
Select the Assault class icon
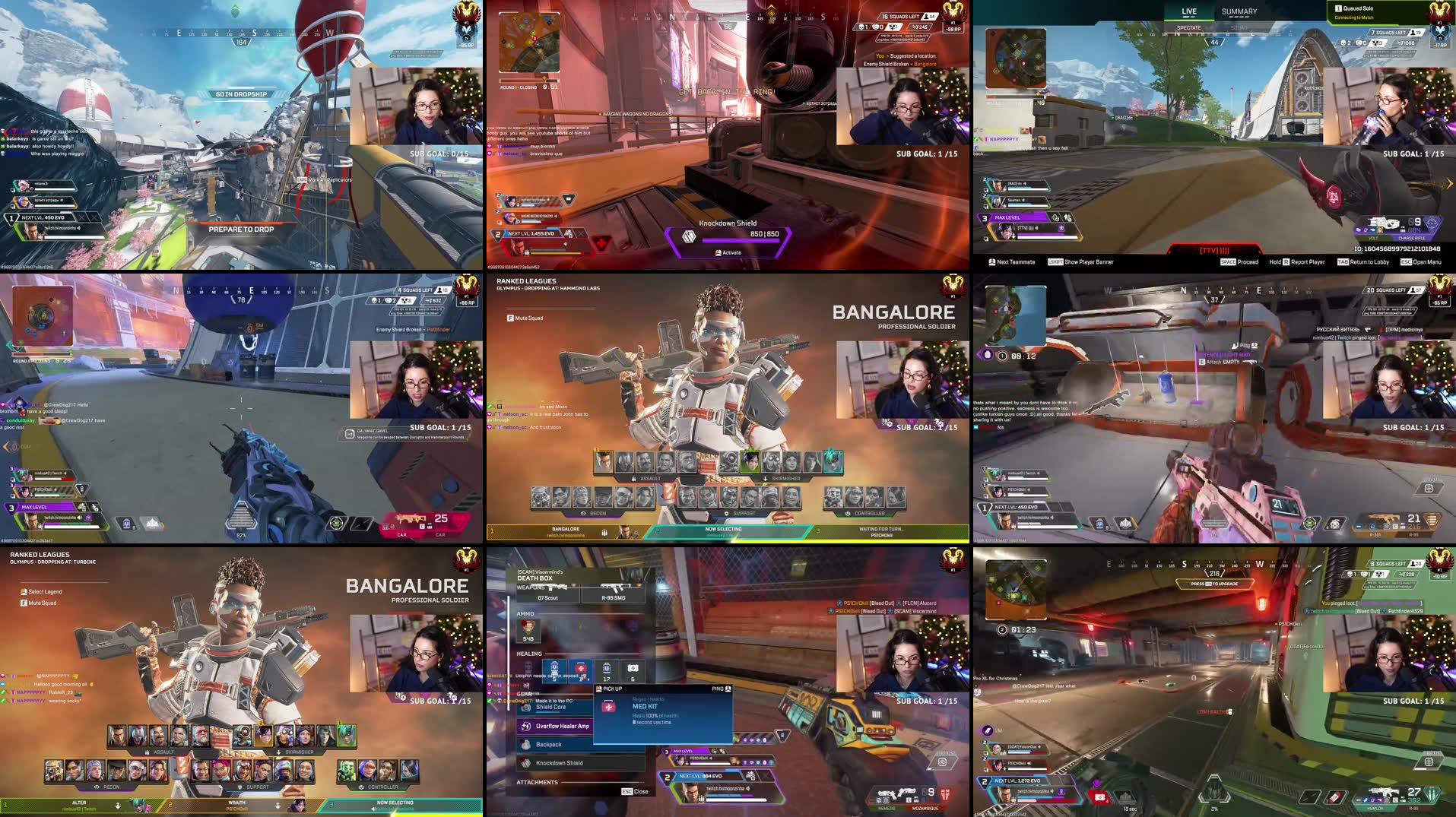coord(633,479)
